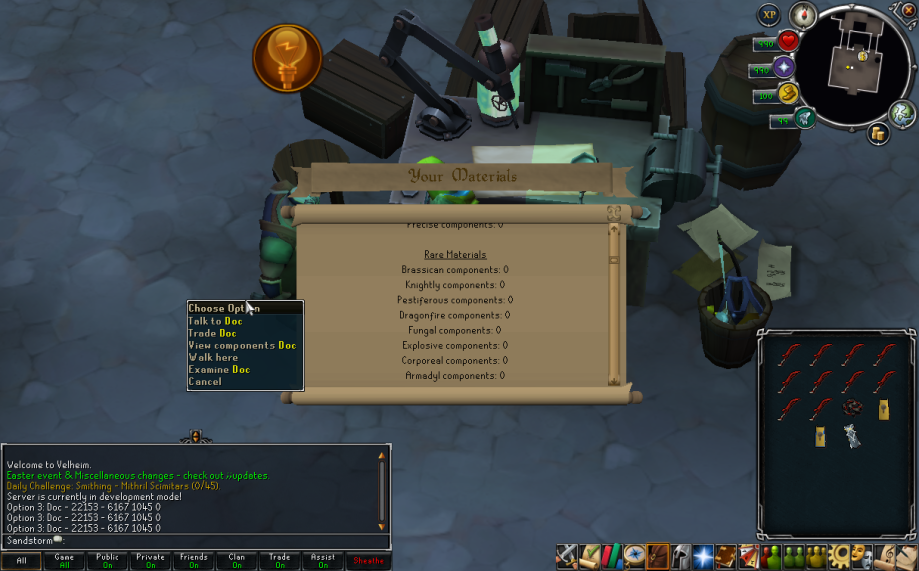Image resolution: width=919 pixels, height=571 pixels.
Task: Open the money pouch coins icon
Action: coord(878,133)
